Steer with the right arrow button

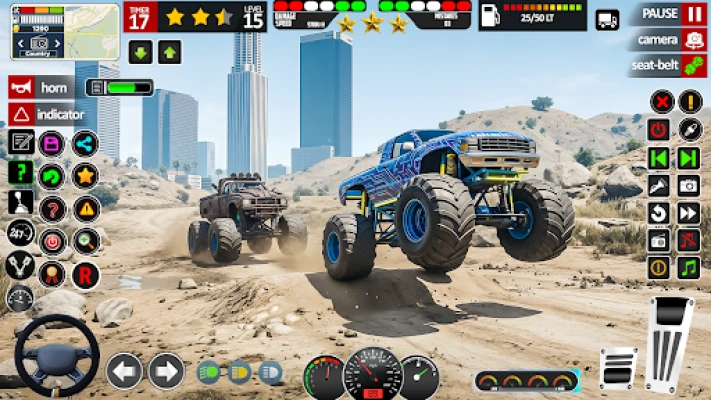[x=166, y=371]
